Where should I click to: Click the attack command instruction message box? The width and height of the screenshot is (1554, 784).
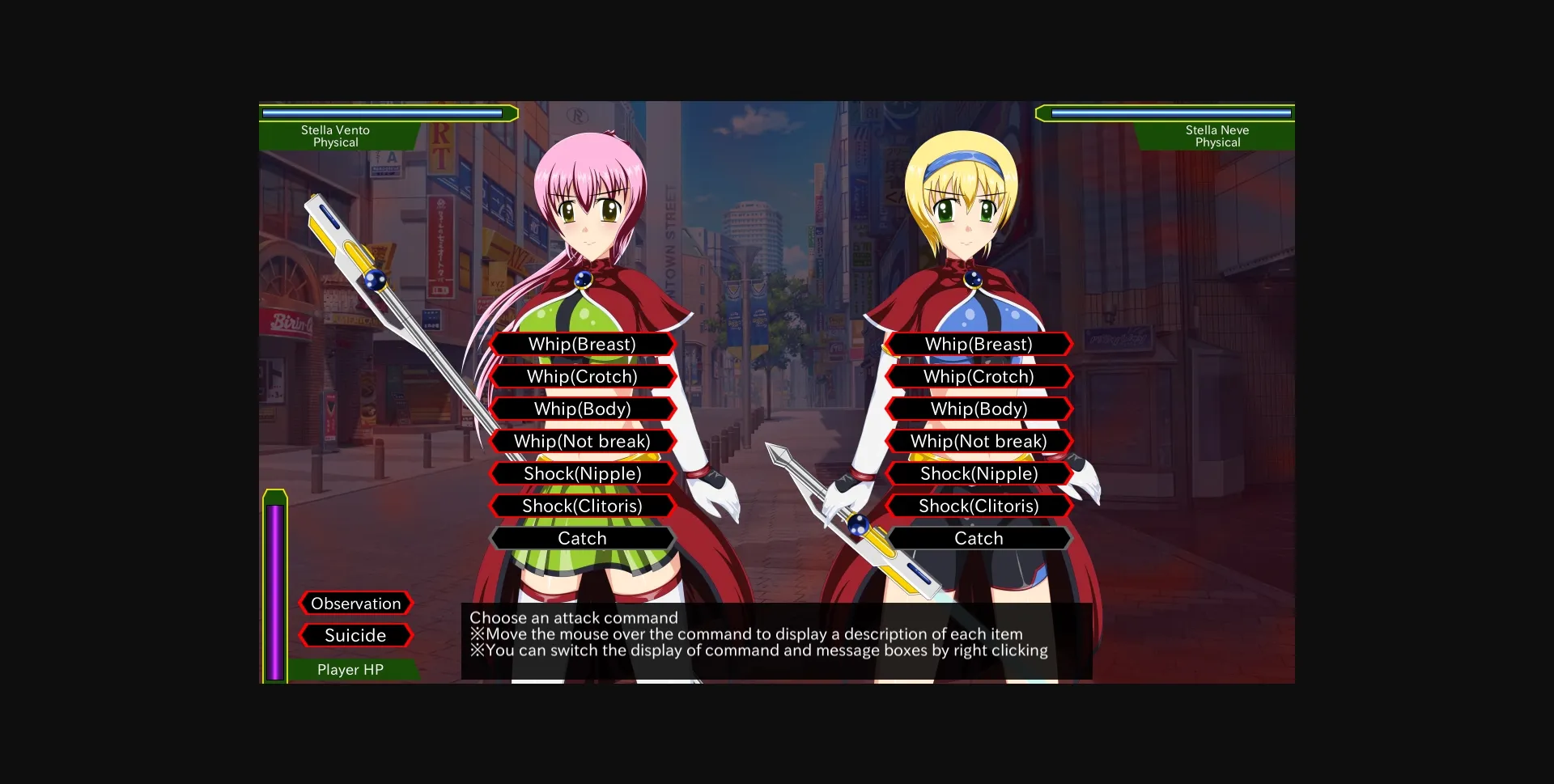tap(775, 634)
